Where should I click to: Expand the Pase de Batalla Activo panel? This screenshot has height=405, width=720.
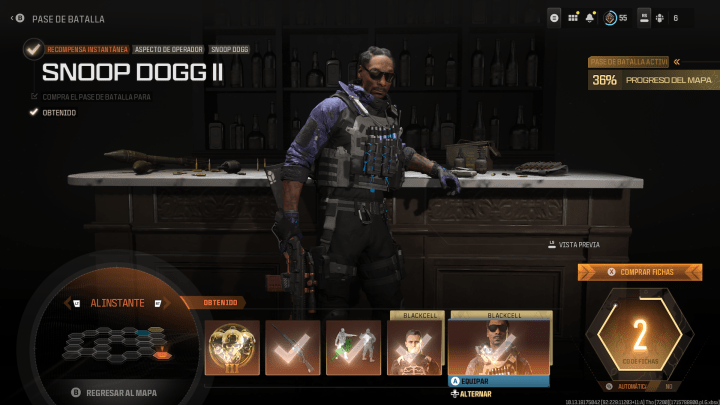pos(678,61)
